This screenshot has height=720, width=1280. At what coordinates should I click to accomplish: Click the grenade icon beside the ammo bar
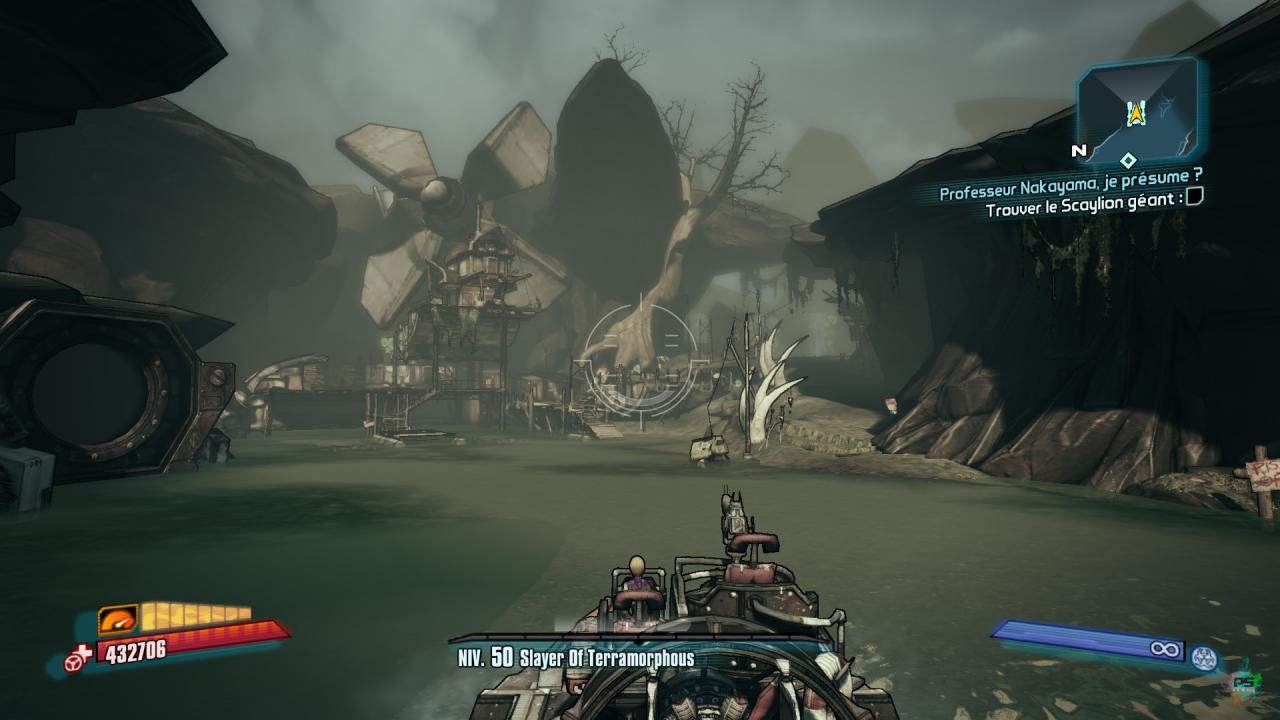pyautogui.click(x=1202, y=655)
